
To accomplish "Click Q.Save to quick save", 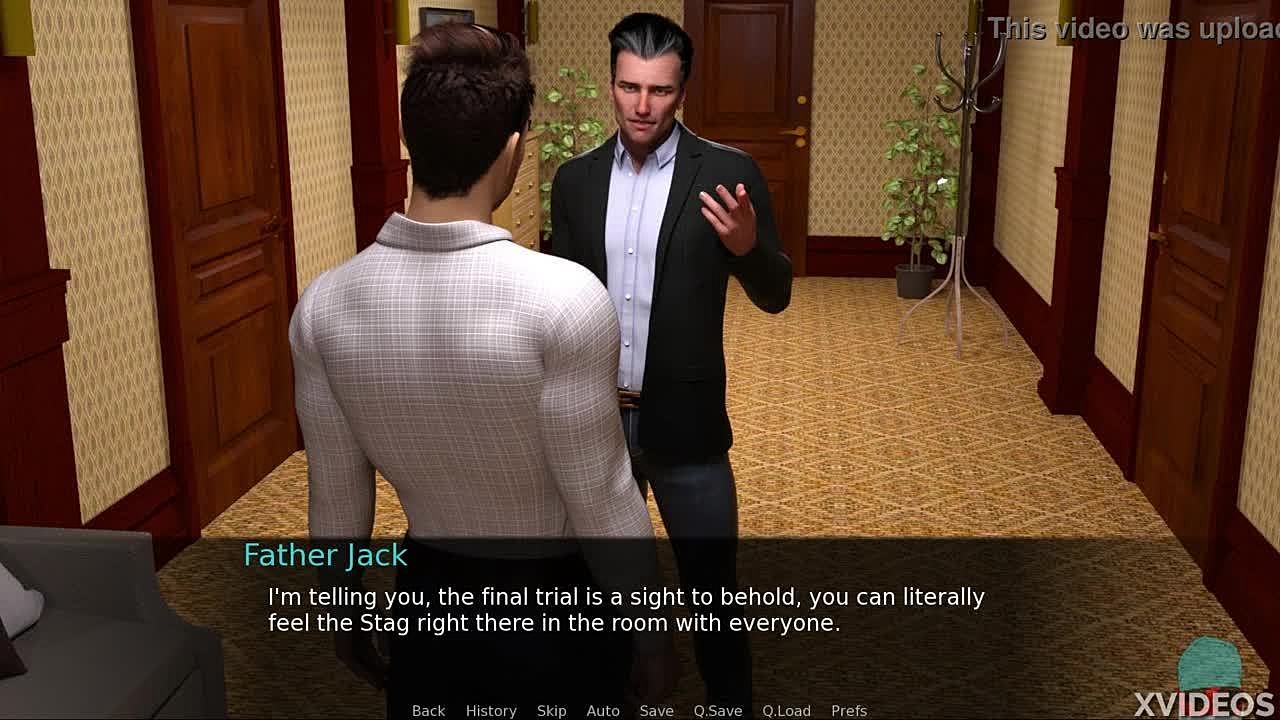I will point(718,710).
